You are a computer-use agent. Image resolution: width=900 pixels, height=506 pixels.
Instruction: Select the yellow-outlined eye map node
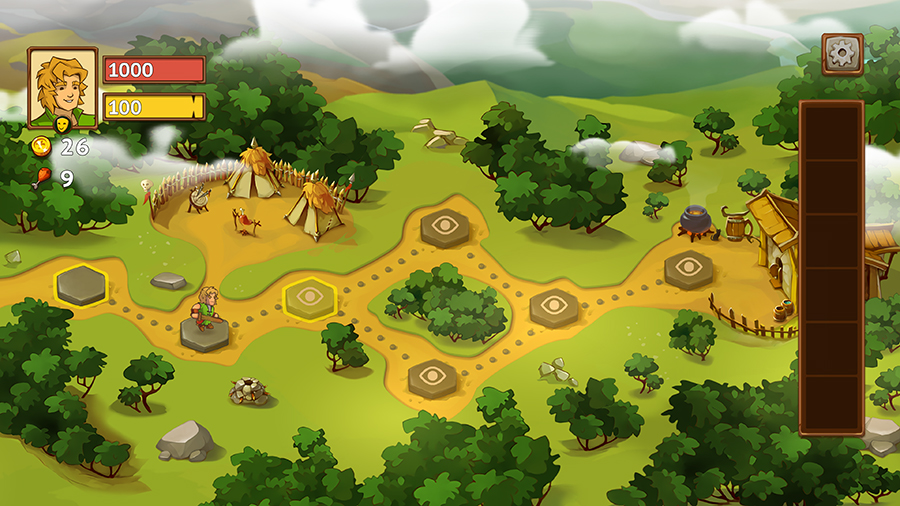pyautogui.click(x=309, y=297)
